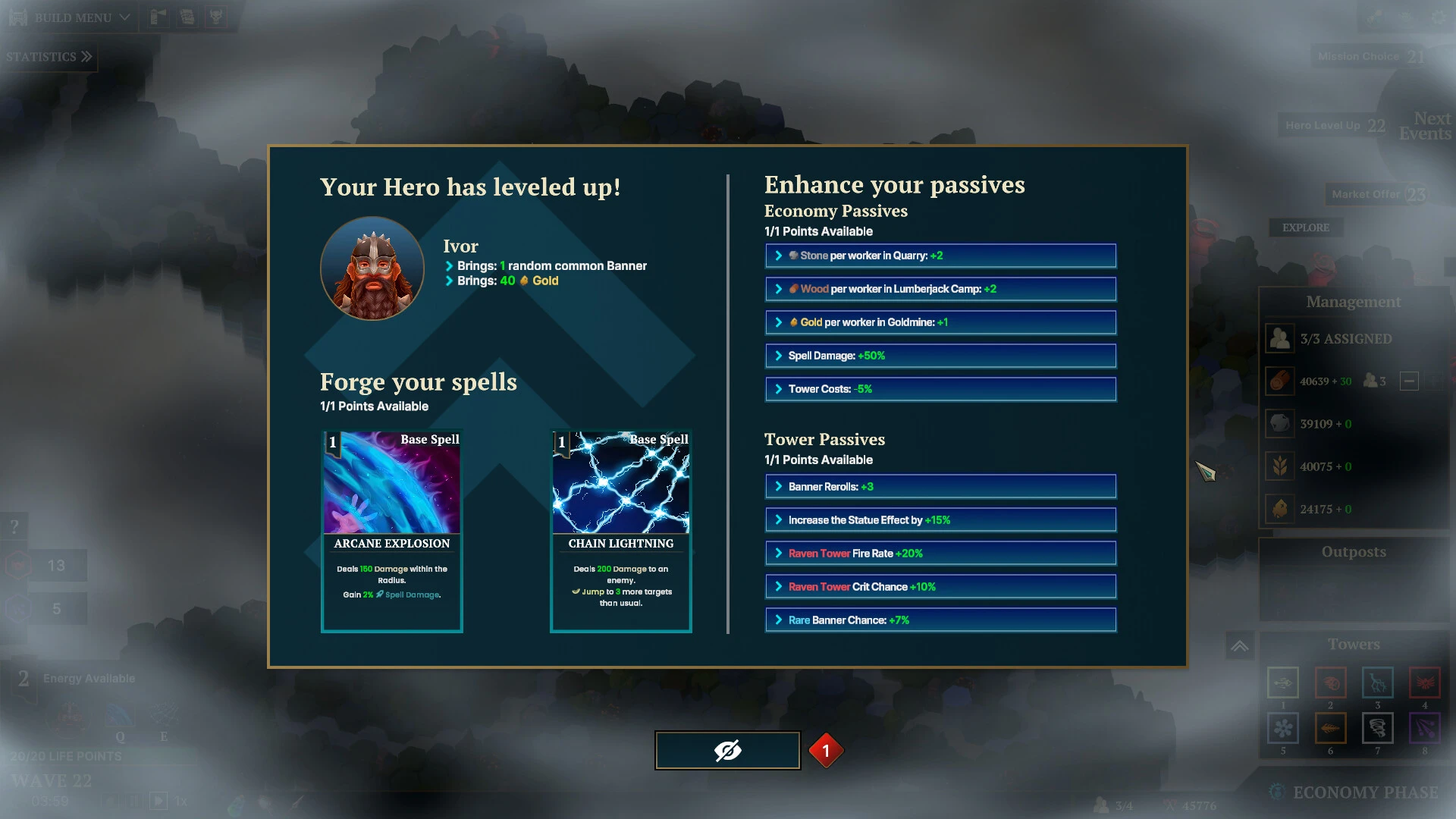The height and width of the screenshot is (819, 1456).
Task: Choose the Banner Rerolls +3 passive
Action: tap(940, 487)
